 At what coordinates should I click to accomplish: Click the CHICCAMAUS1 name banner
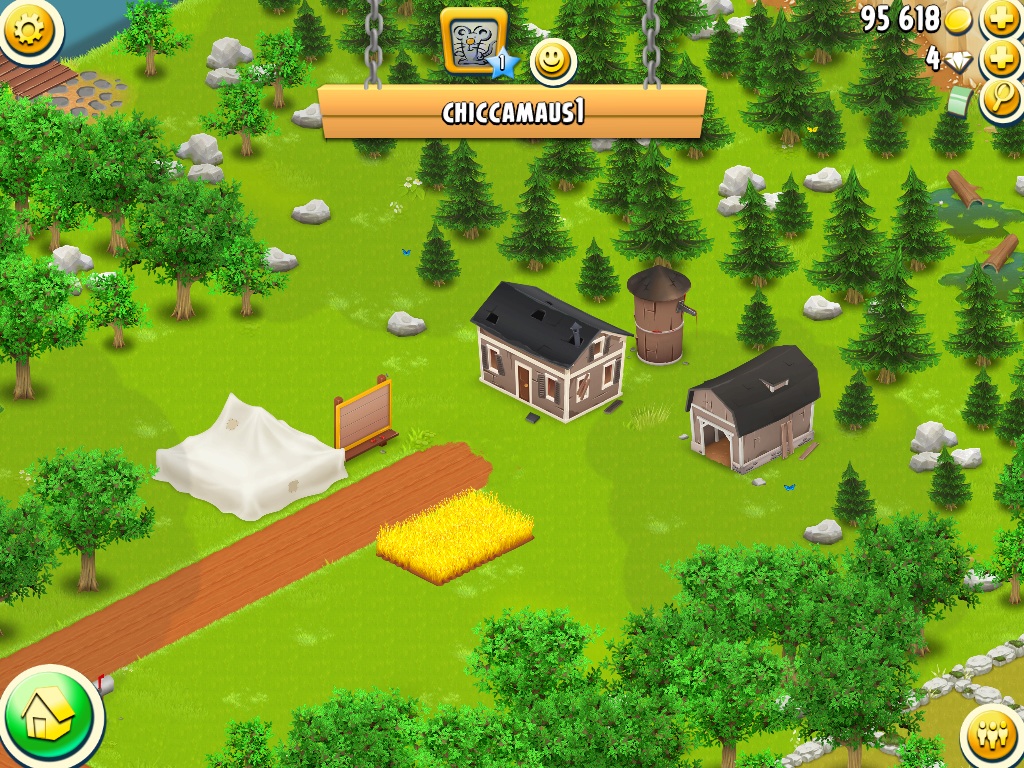coord(512,112)
